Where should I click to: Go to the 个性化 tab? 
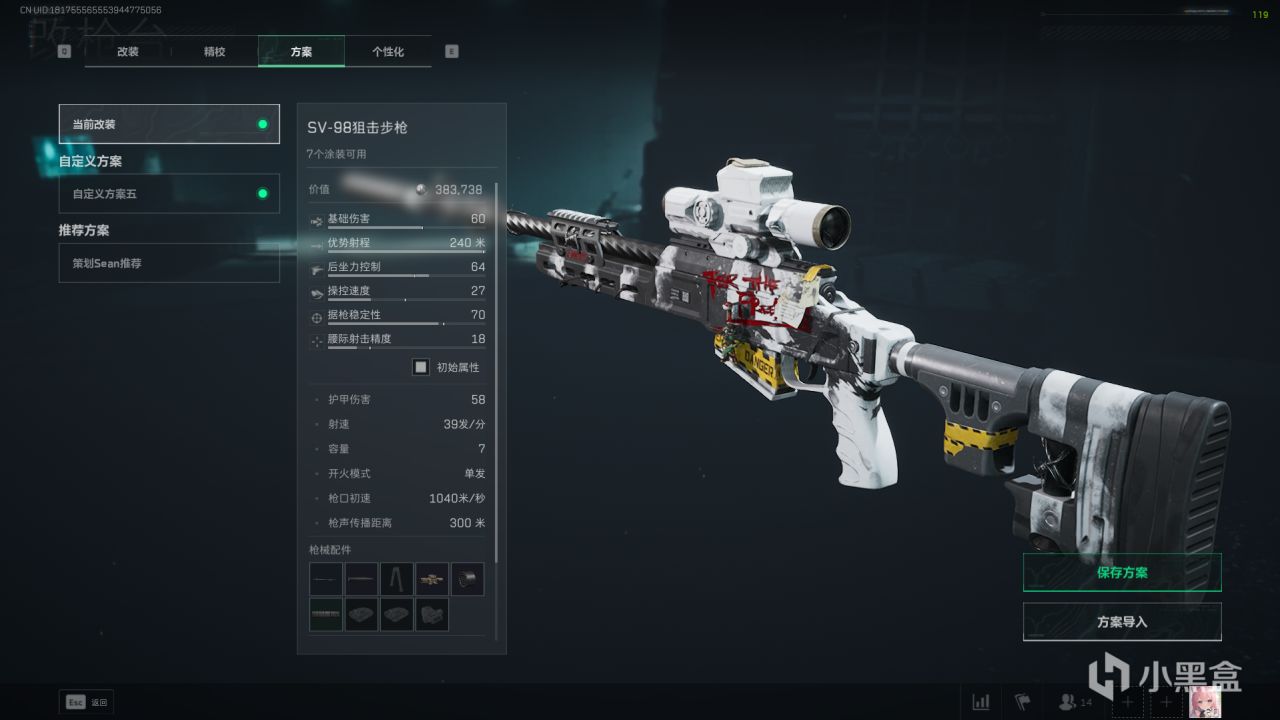tap(388, 51)
